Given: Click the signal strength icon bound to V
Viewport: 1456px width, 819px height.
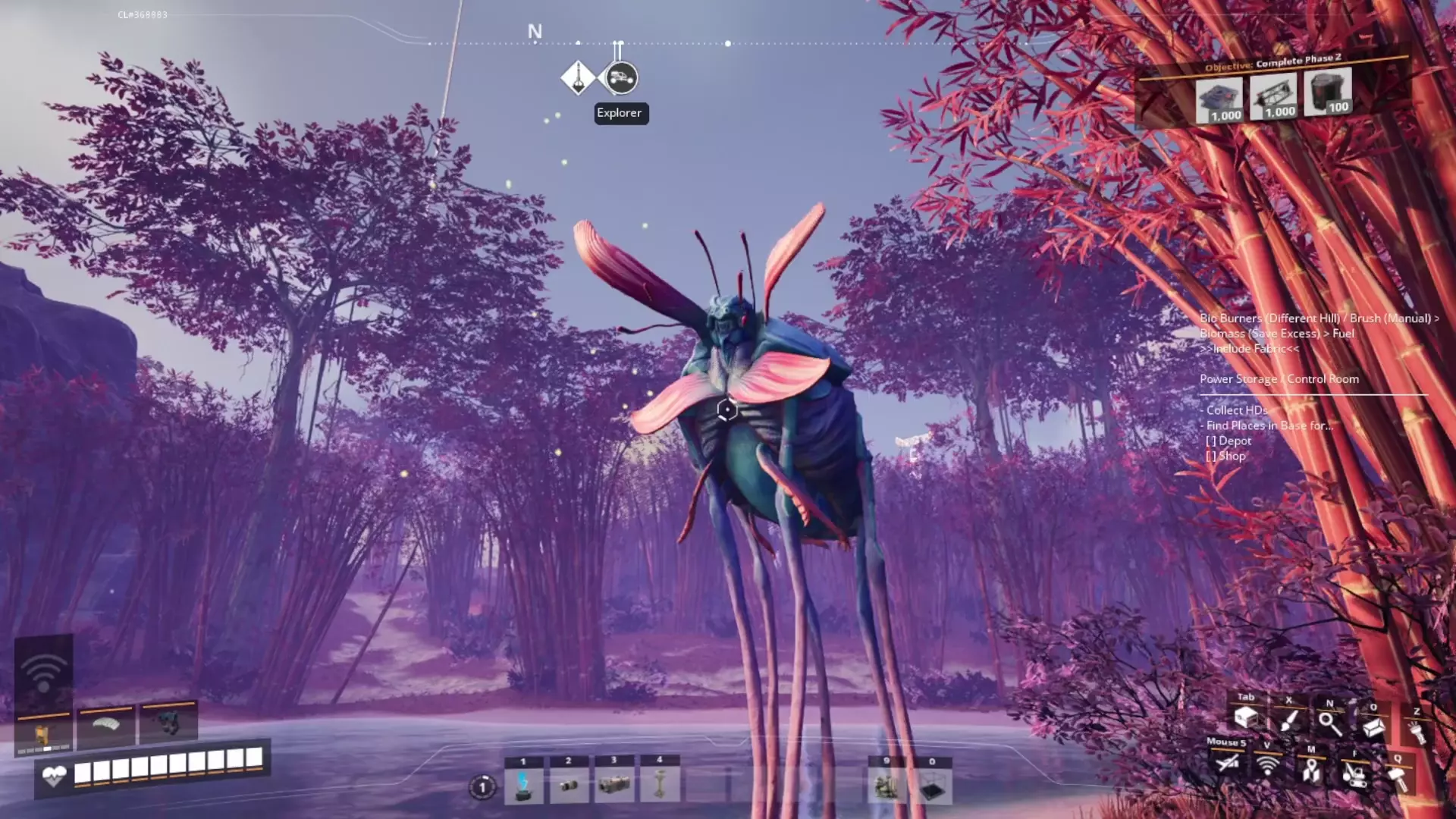Looking at the screenshot, I should pos(1267,767).
